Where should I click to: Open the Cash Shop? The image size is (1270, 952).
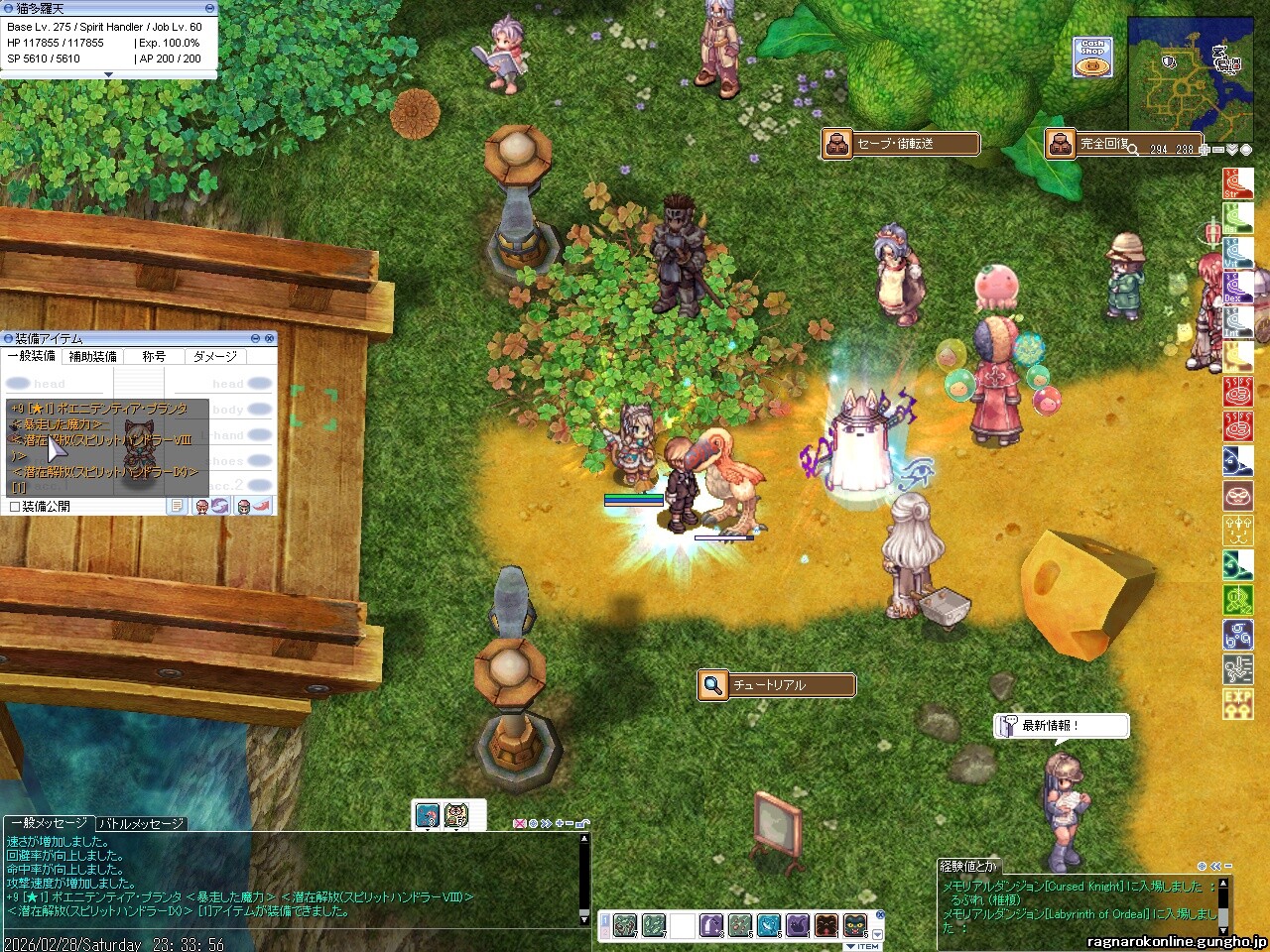[x=1091, y=58]
